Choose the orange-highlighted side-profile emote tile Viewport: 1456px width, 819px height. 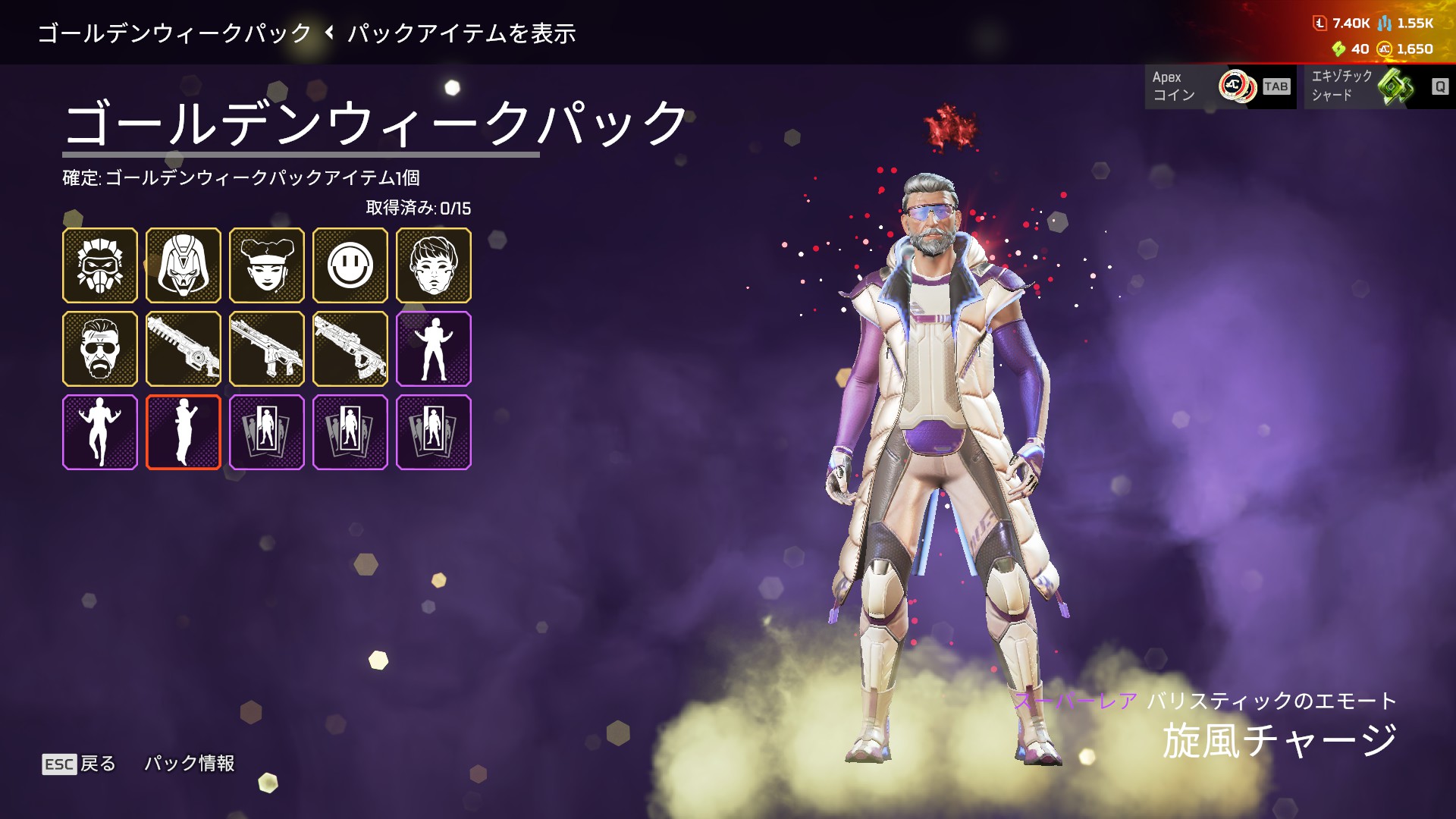[x=184, y=432]
